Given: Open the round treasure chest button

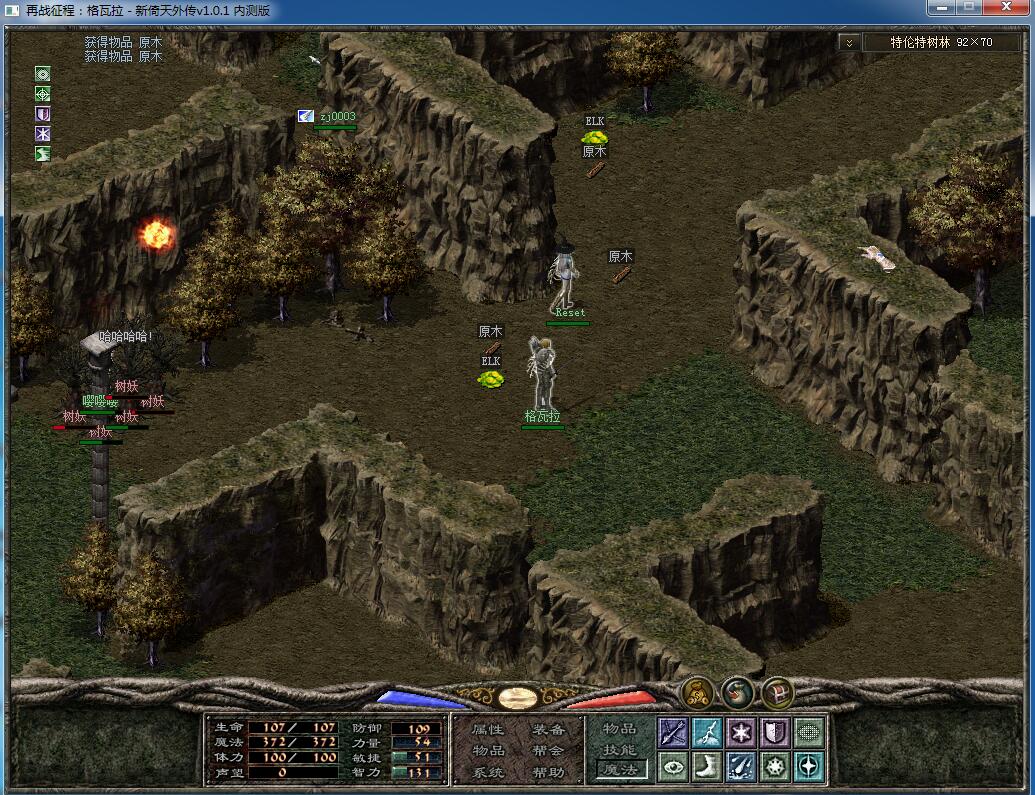Looking at the screenshot, I should [x=777, y=692].
